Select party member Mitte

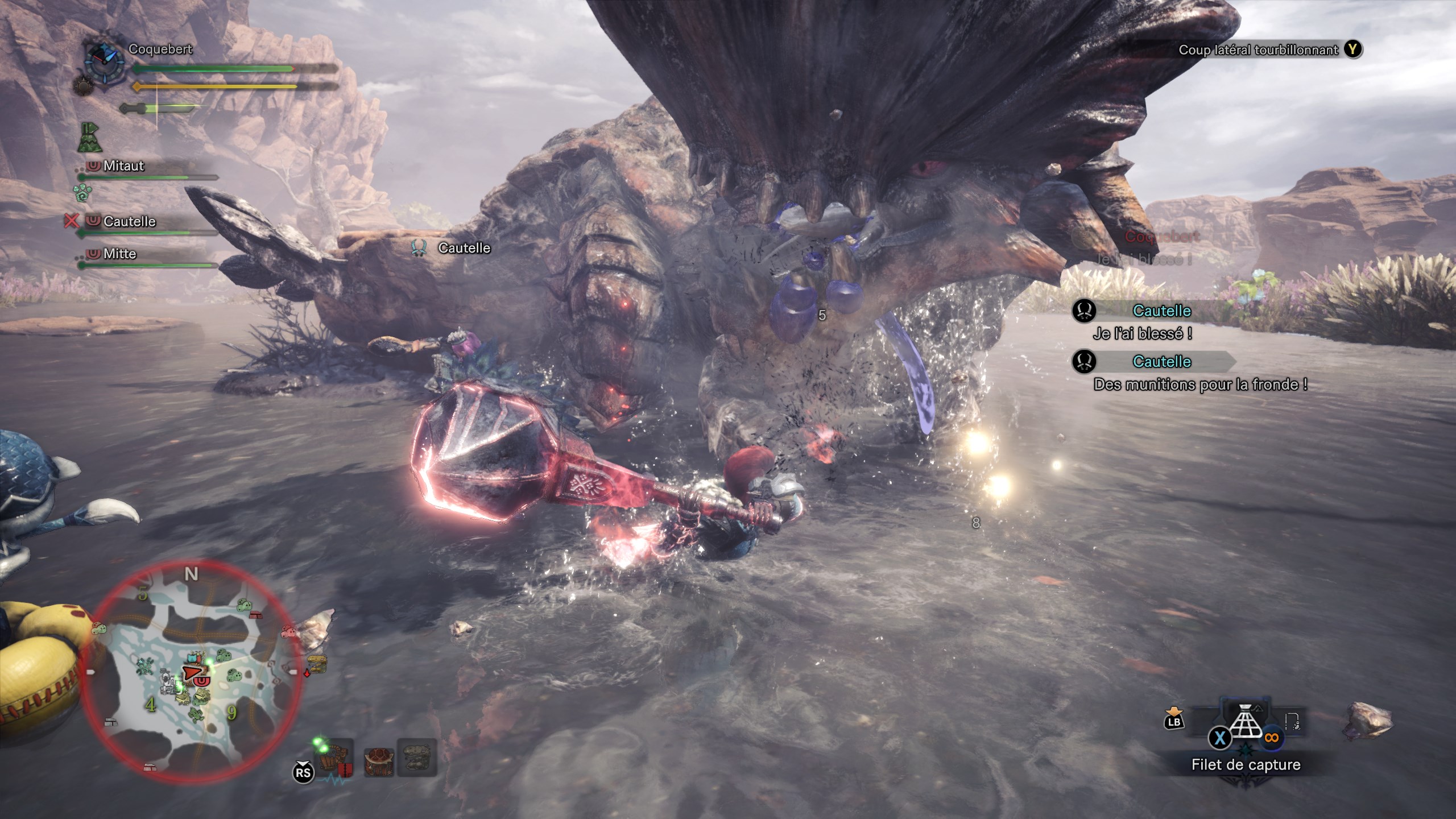pyautogui.click(x=119, y=254)
